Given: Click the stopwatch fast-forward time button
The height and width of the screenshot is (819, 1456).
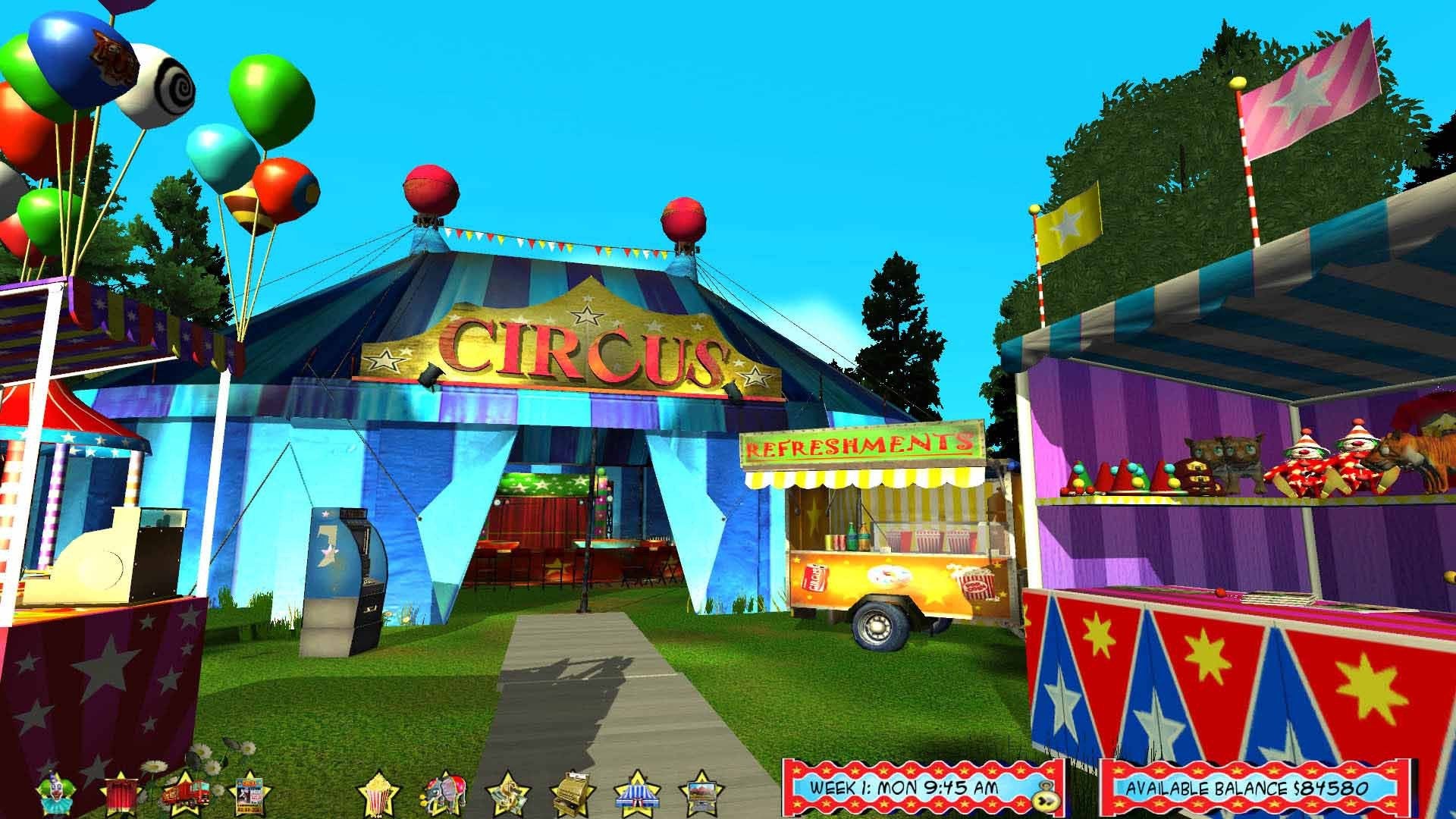Looking at the screenshot, I should pos(1048,796).
